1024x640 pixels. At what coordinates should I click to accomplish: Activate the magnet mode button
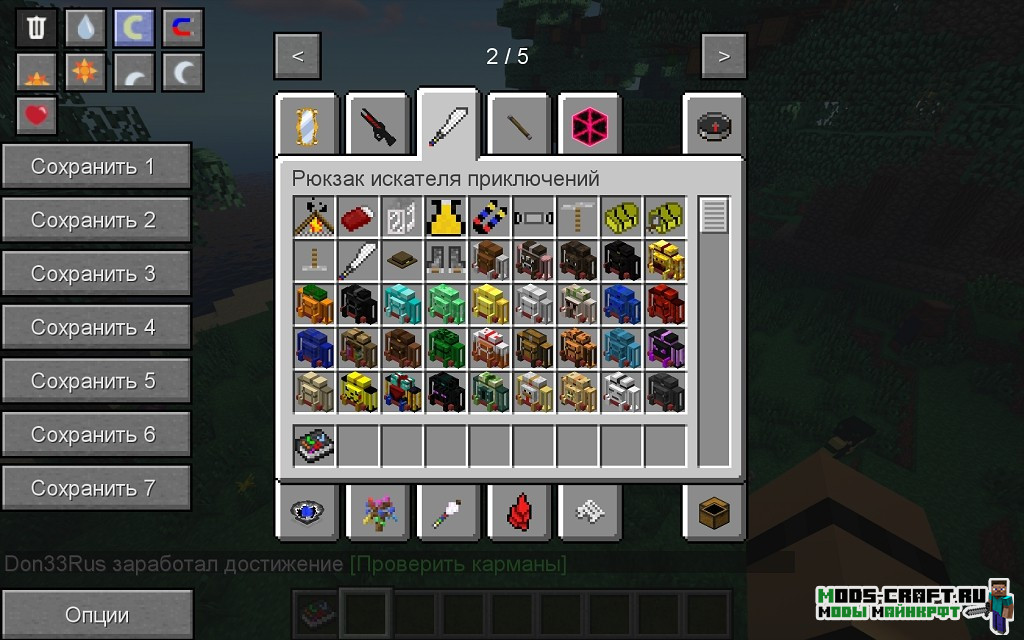point(182,28)
